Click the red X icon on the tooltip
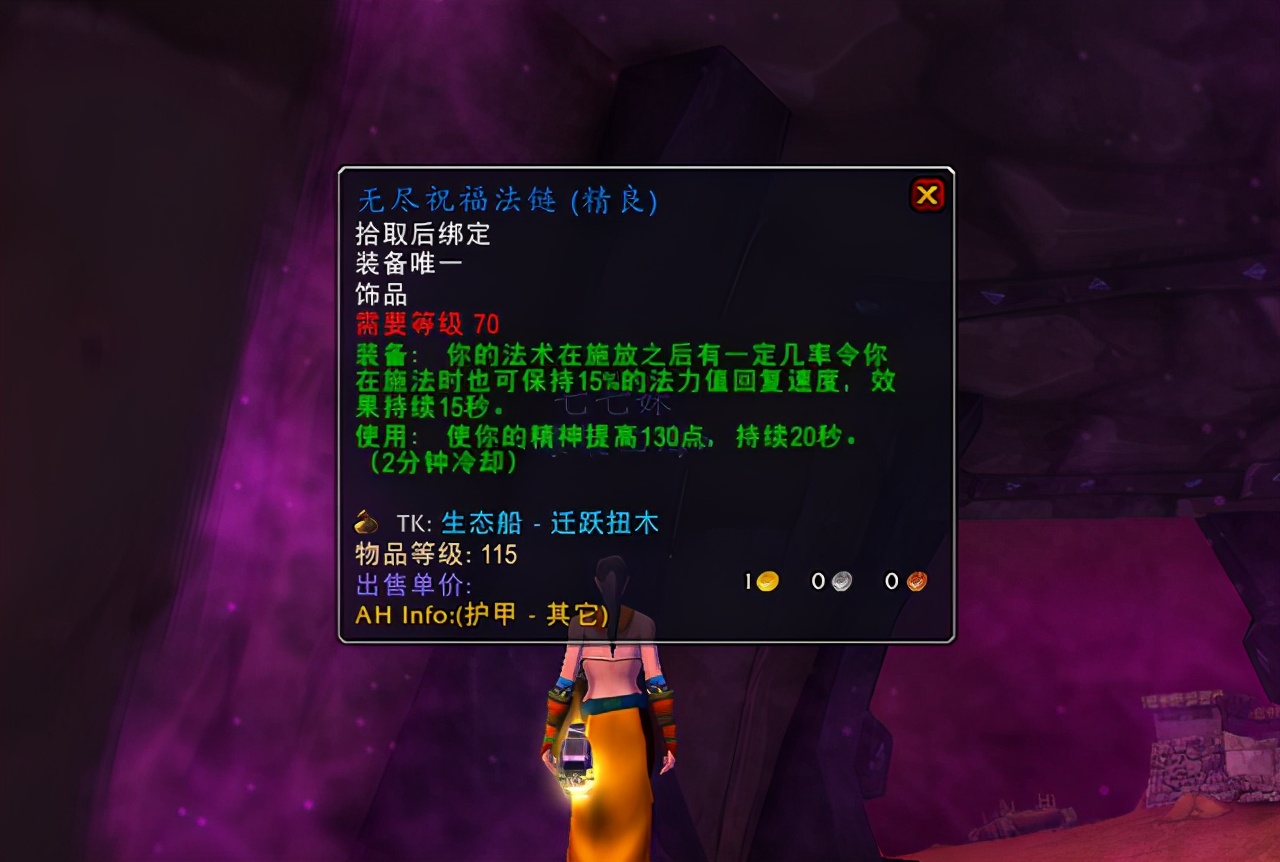 click(927, 195)
